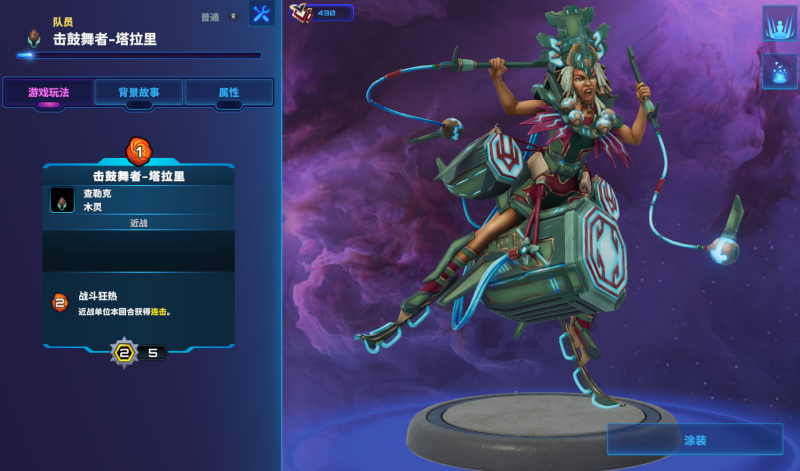Open the wrench and screwdriver tools button
The height and width of the screenshot is (471, 800).
pyautogui.click(x=262, y=14)
